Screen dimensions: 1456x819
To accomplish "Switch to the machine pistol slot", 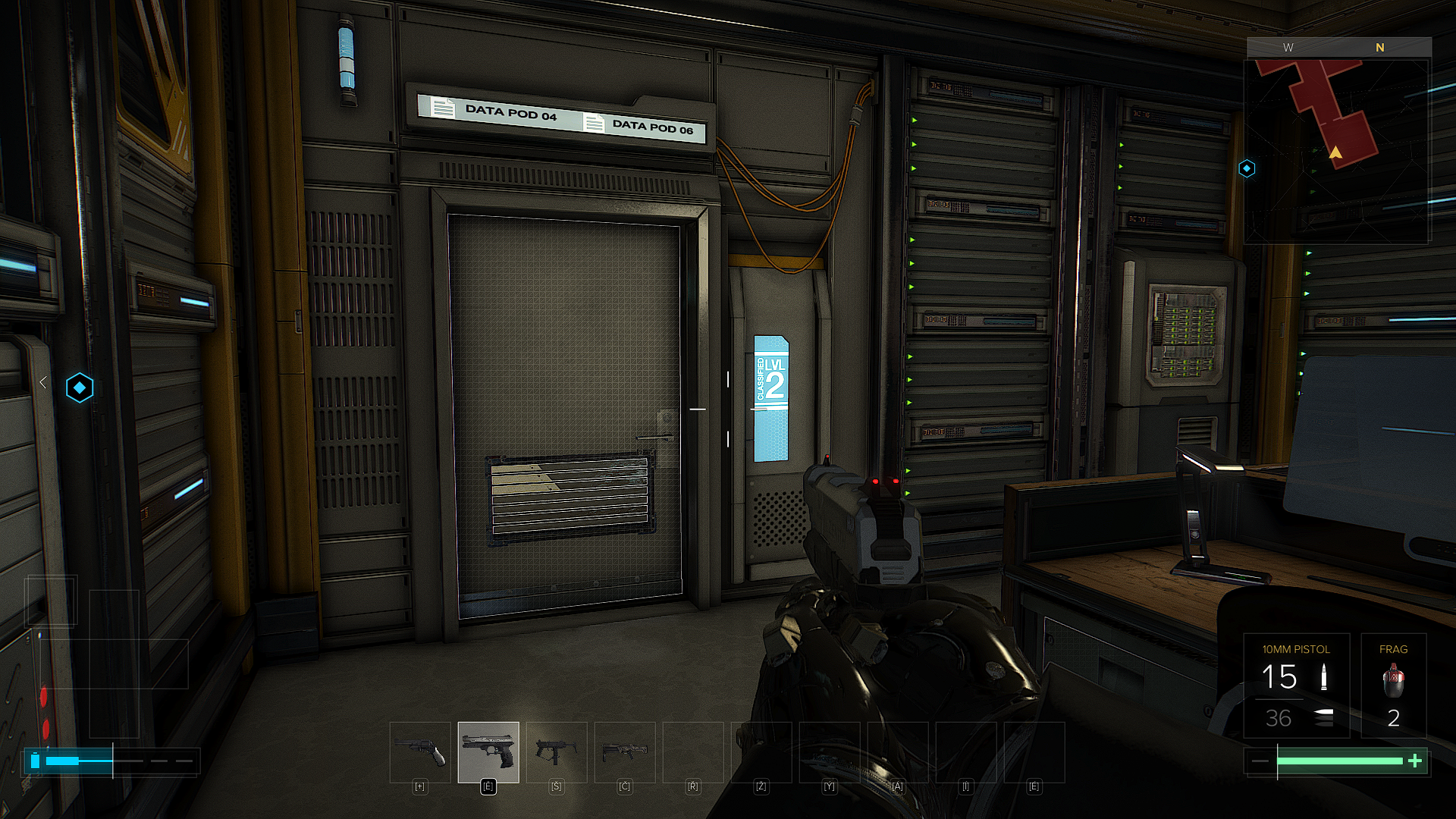I will (x=557, y=752).
